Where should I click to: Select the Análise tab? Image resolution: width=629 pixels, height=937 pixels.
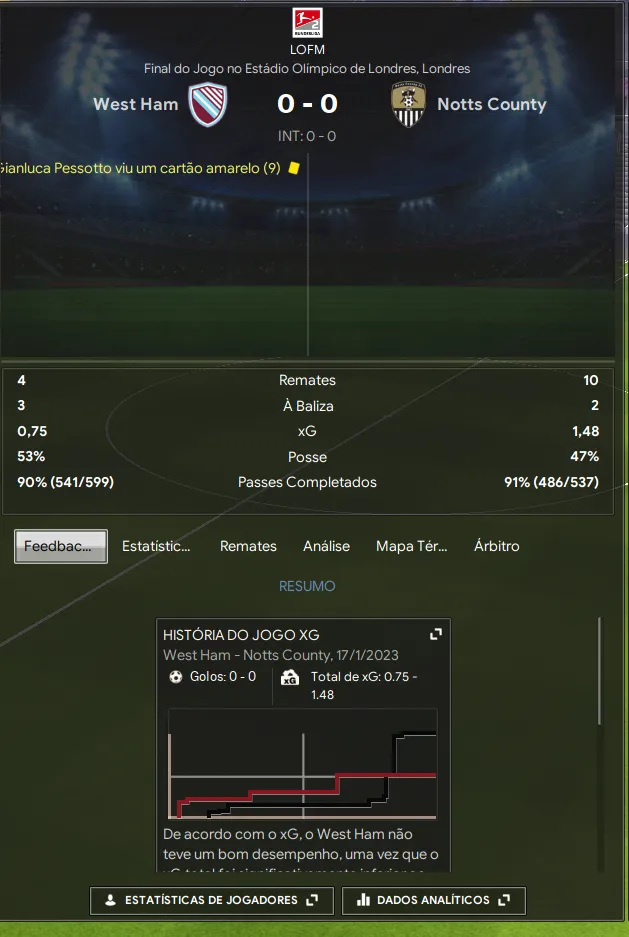click(326, 546)
